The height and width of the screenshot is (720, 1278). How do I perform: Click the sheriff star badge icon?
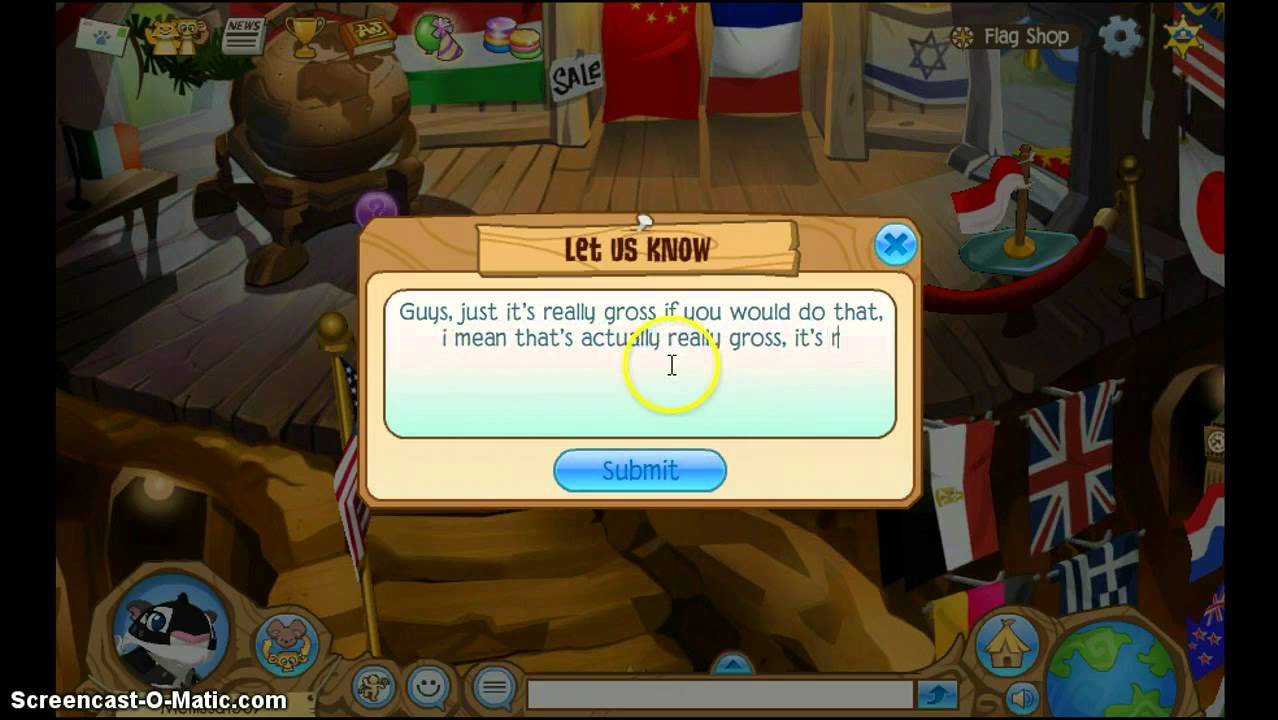coord(1184,37)
